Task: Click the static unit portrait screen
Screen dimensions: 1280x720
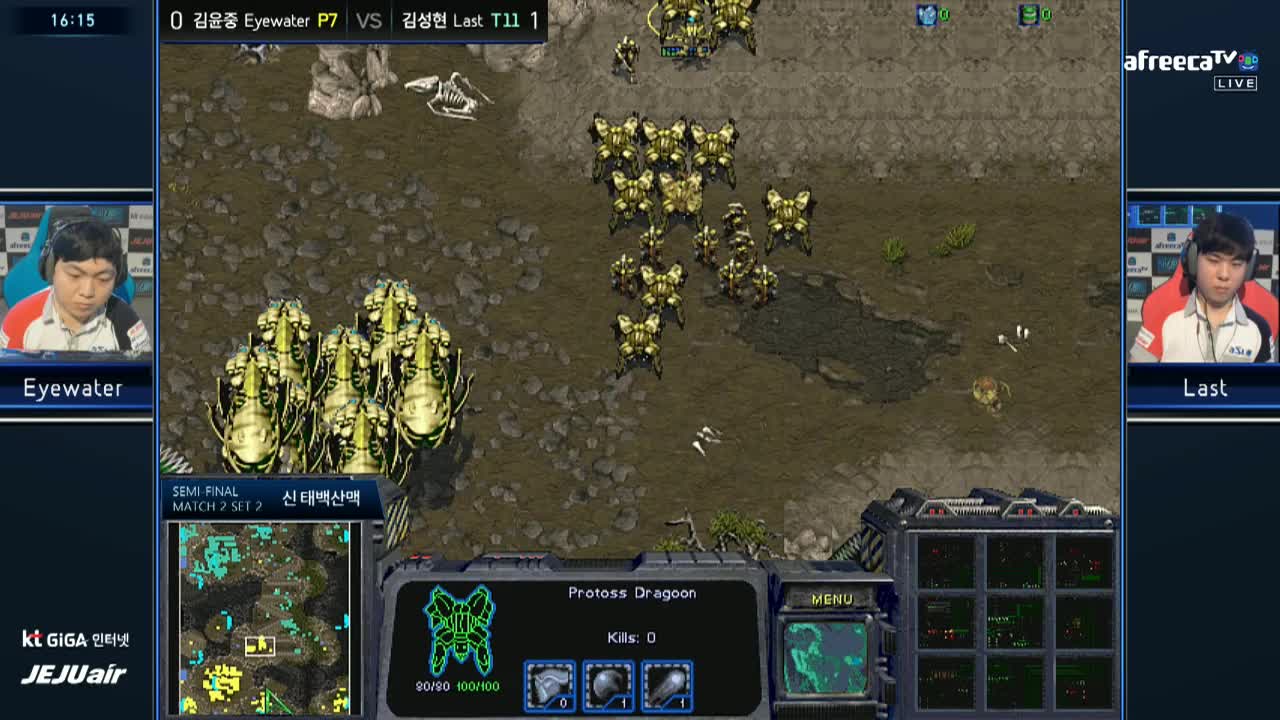Action: pyautogui.click(x=825, y=657)
